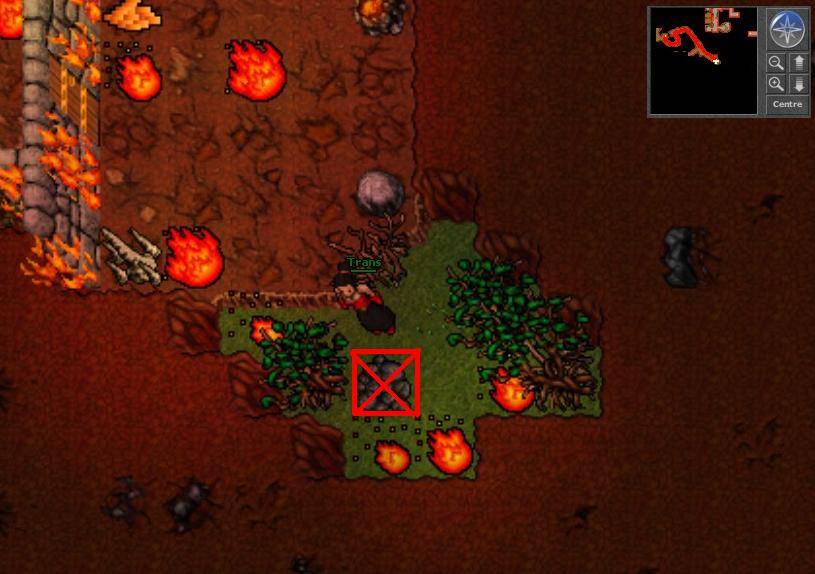Viewport: 815px width, 574px height.
Task: Zoom in the minimap
Action: [776, 84]
